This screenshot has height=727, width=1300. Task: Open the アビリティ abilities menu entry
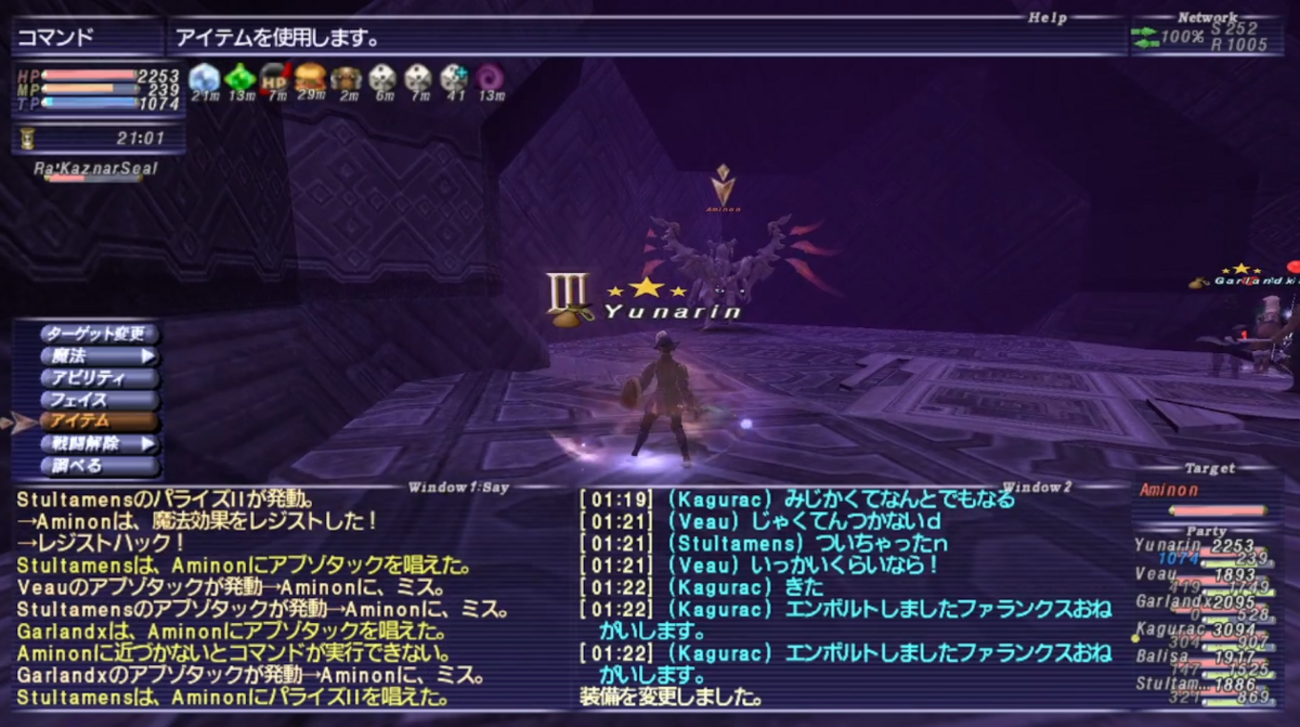coord(90,379)
